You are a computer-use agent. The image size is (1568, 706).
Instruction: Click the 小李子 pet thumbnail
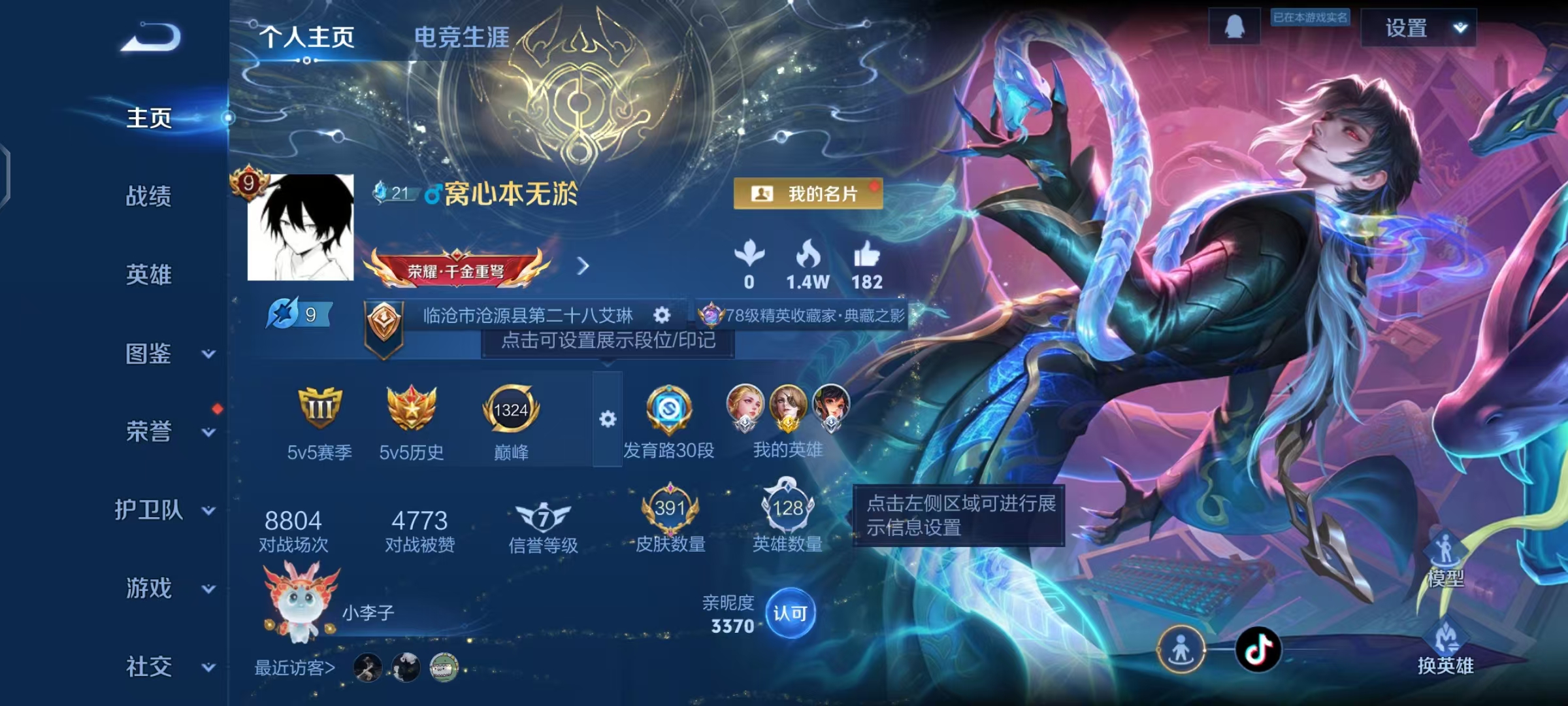[296, 604]
